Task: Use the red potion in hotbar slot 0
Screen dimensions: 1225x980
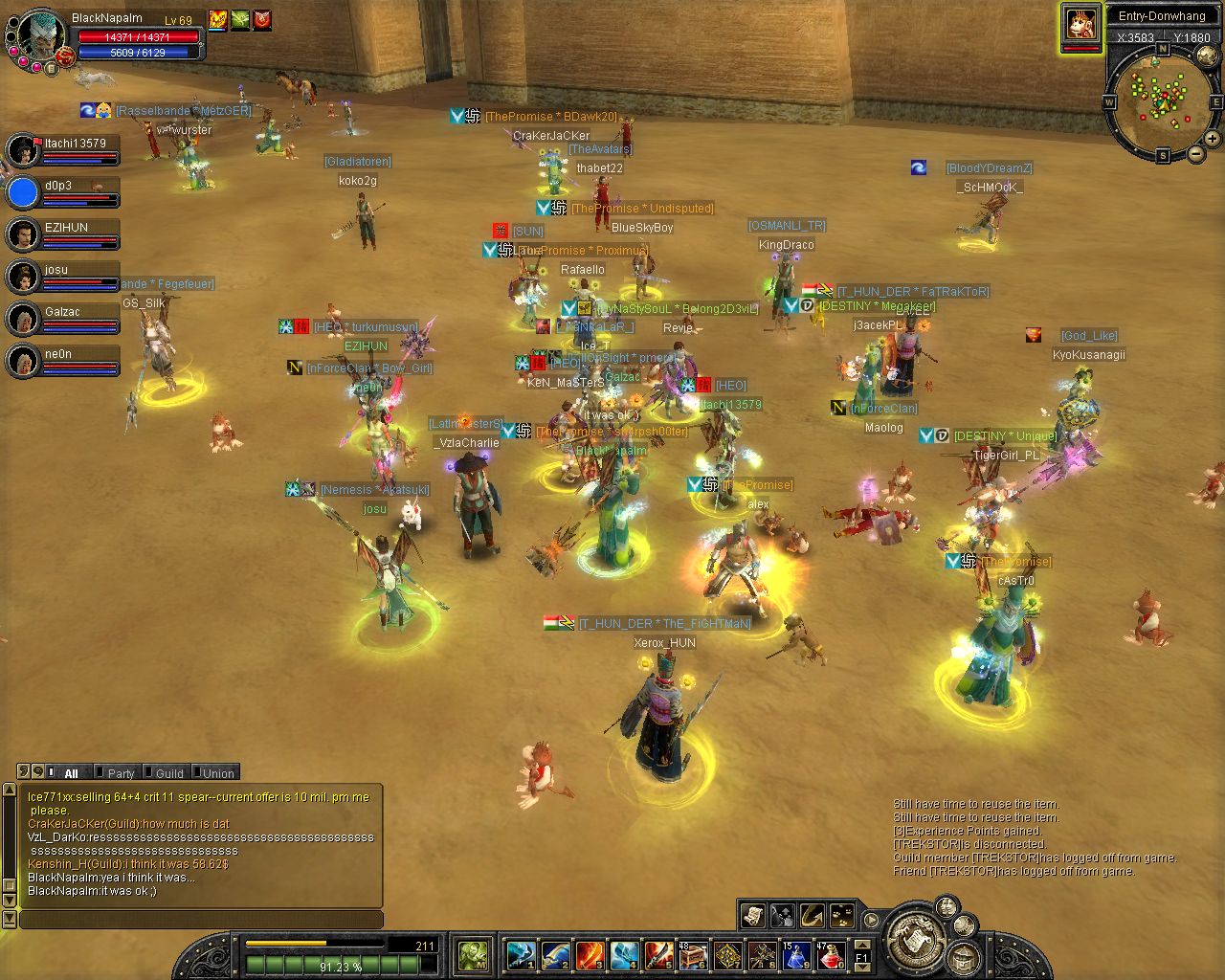Action: pos(831,955)
